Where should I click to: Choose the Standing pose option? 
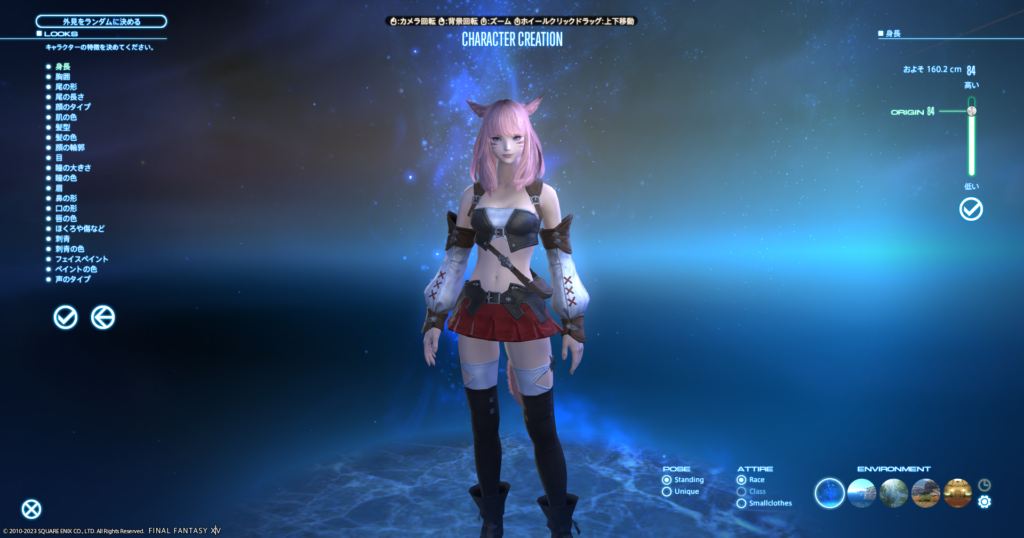(667, 480)
